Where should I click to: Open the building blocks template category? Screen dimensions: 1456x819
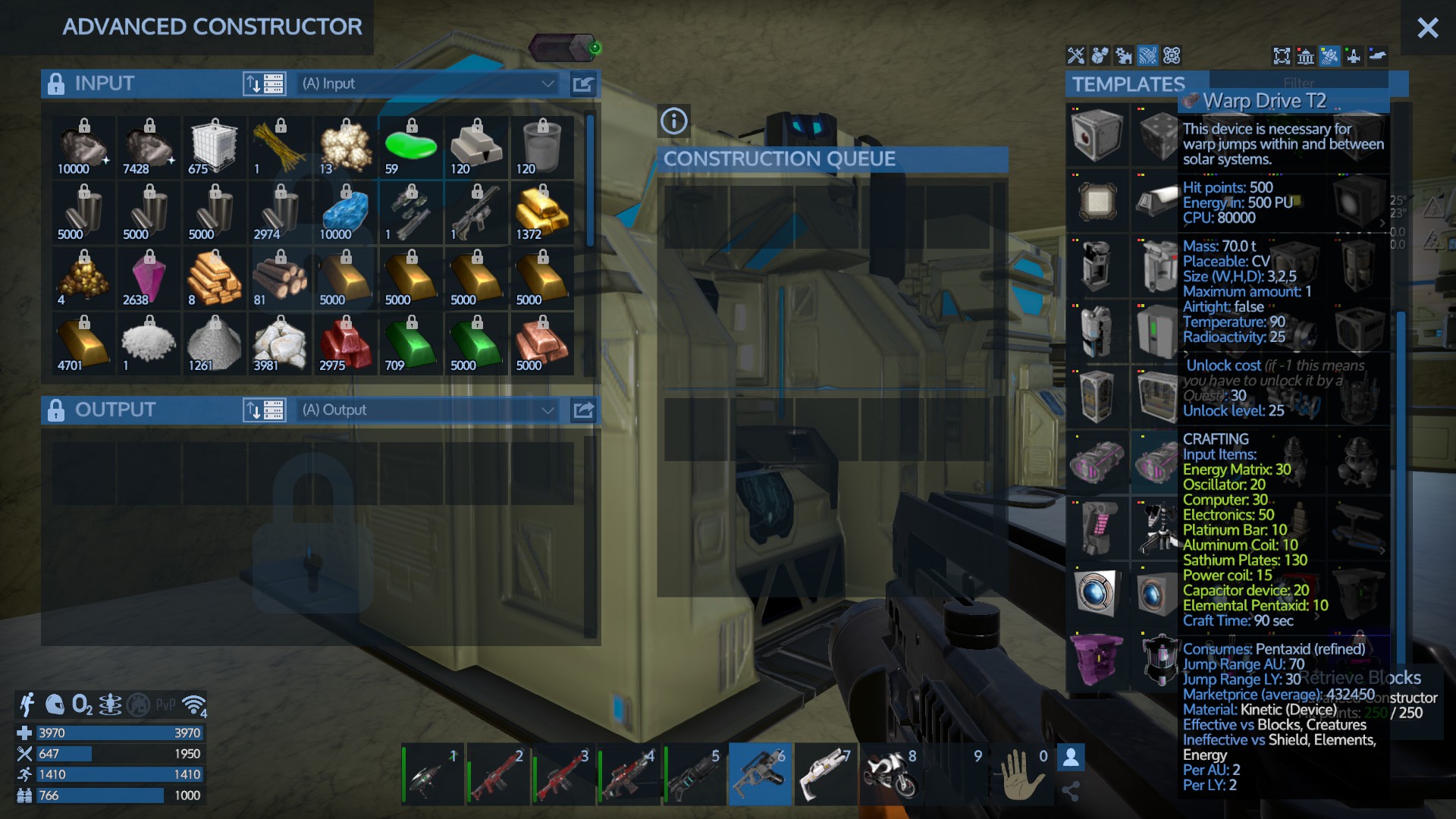pos(1099,55)
